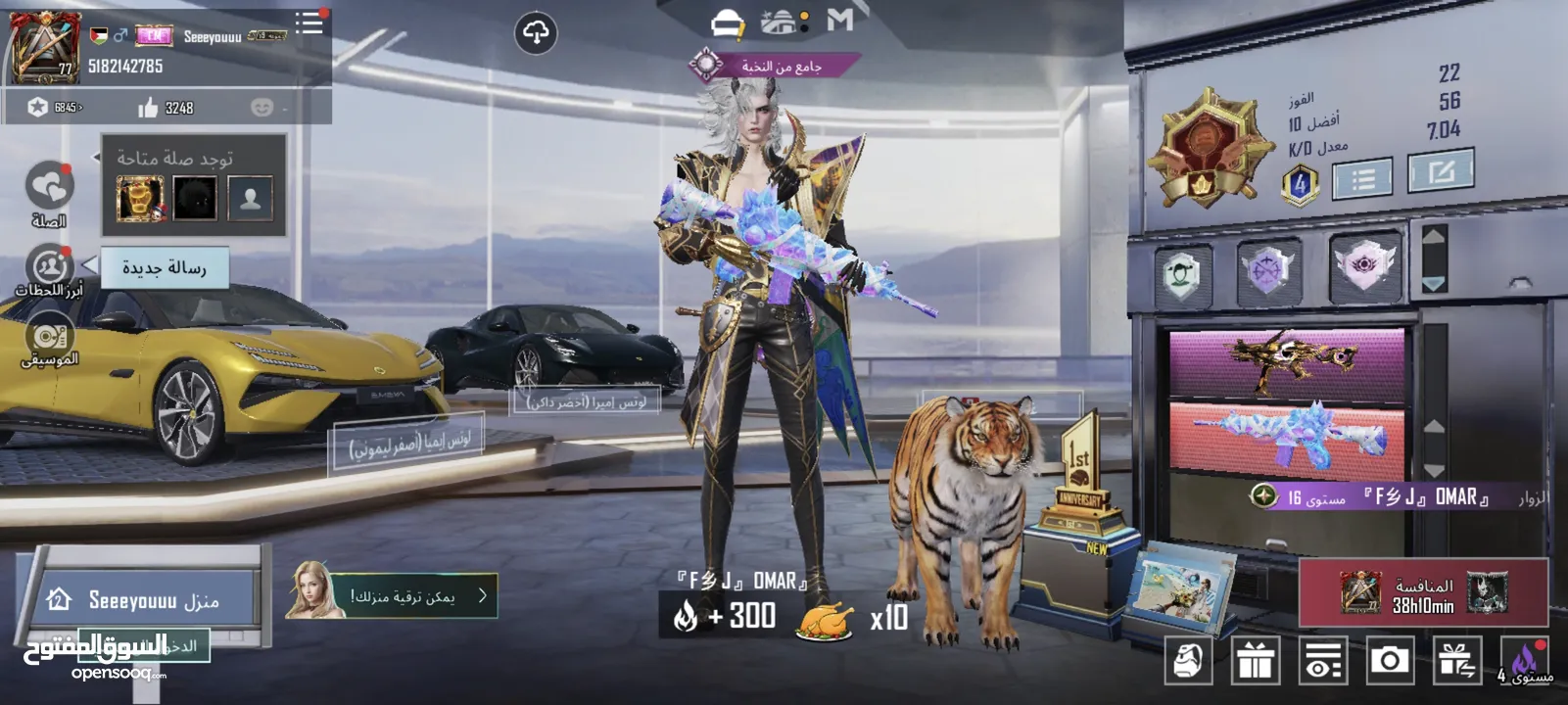1568x705 pixels.
Task: Open the popularity star showing 6845
Action: pyautogui.click(x=38, y=107)
